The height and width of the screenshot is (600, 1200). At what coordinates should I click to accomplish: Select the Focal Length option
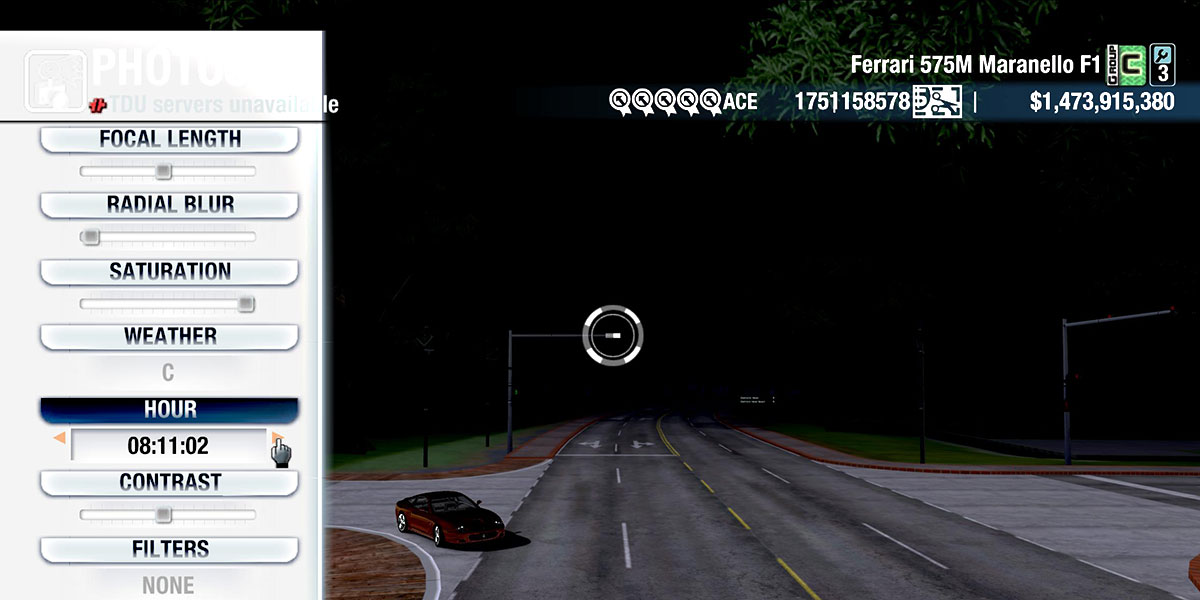pyautogui.click(x=169, y=139)
